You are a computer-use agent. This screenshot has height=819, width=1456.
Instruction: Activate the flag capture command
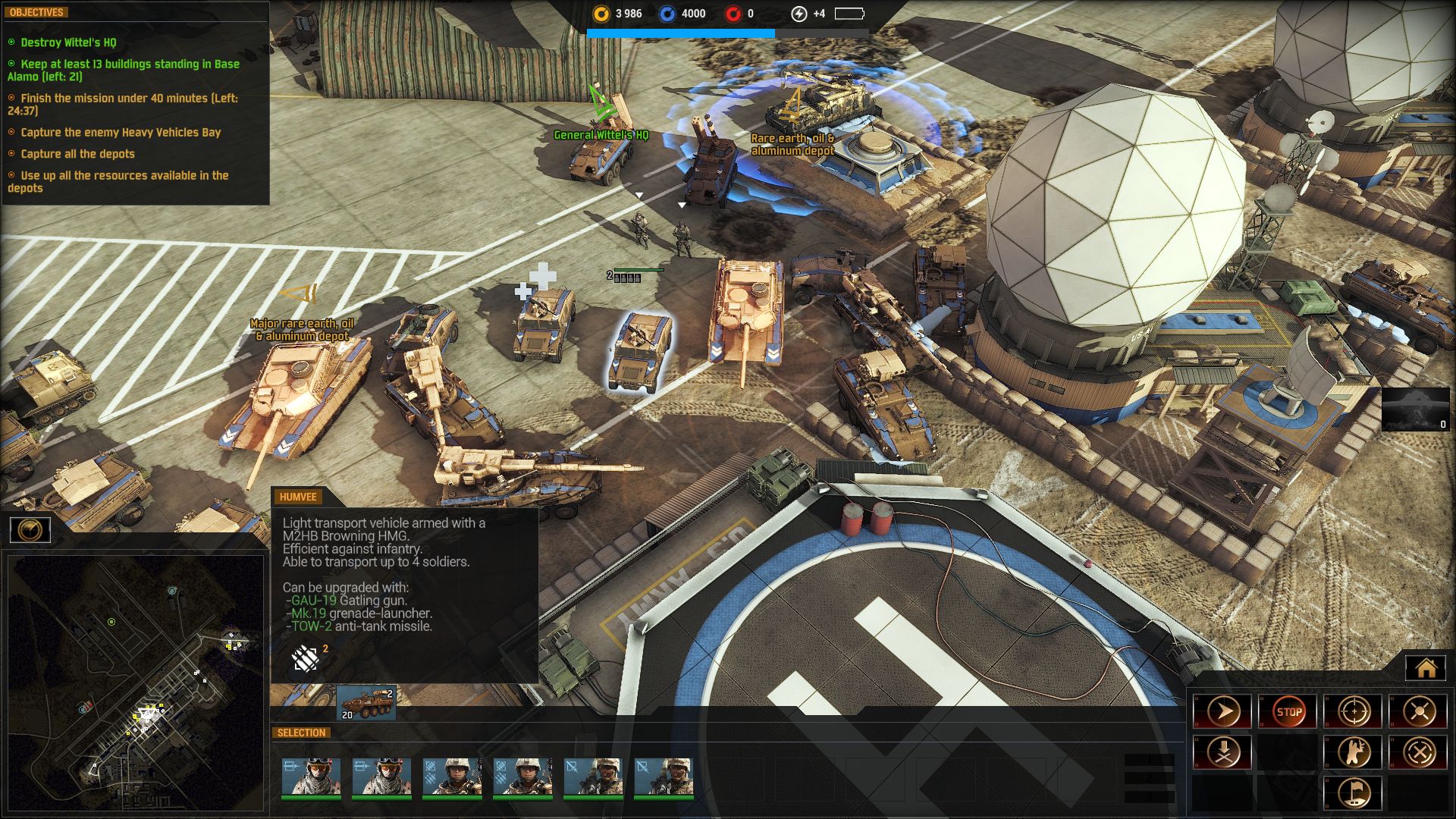pyautogui.click(x=1354, y=792)
